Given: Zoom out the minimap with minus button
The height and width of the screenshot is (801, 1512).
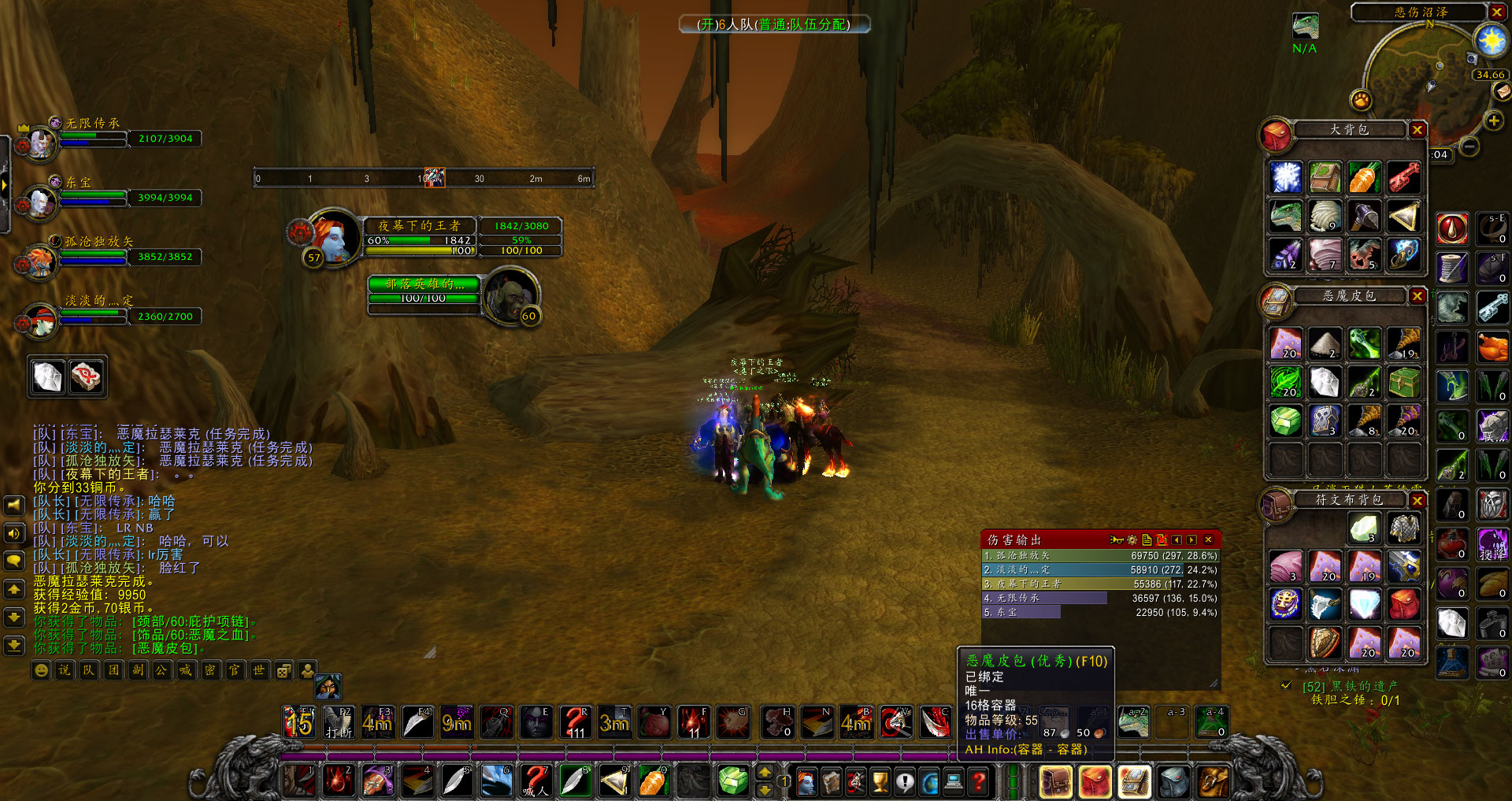Looking at the screenshot, I should point(1469,146).
